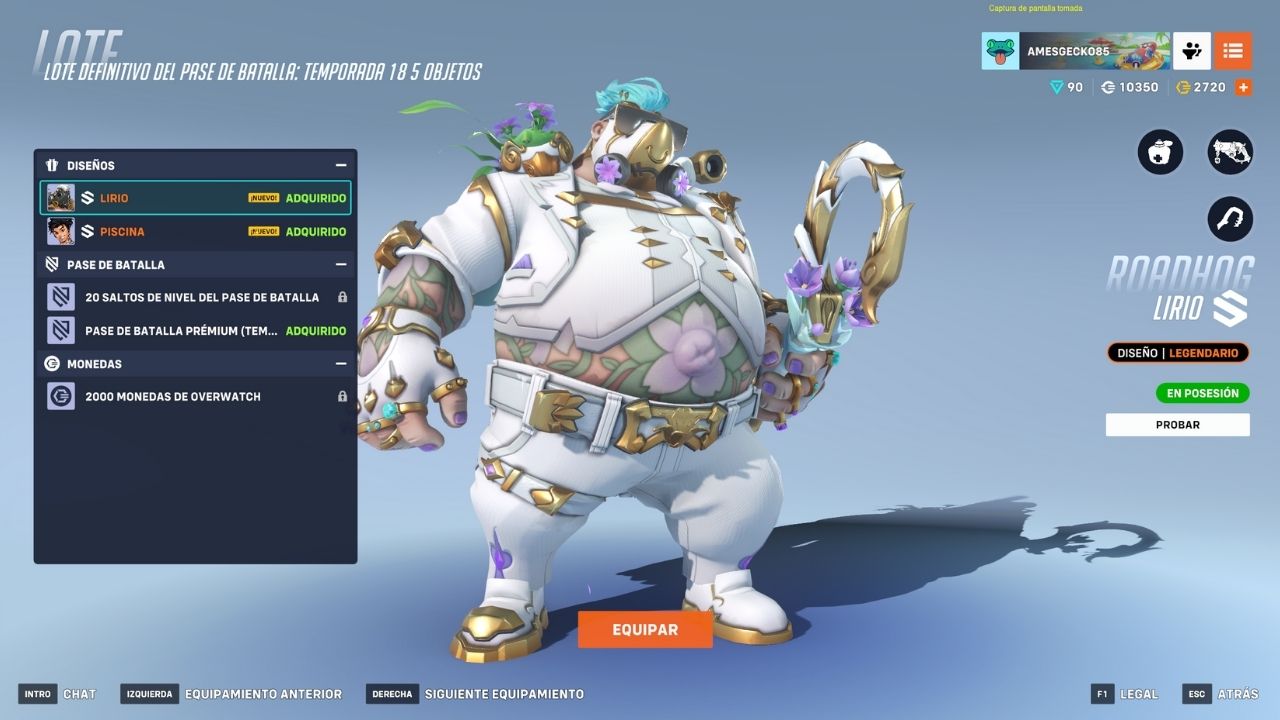Open the orange main menu button
This screenshot has height=720, width=1280.
tap(1233, 51)
